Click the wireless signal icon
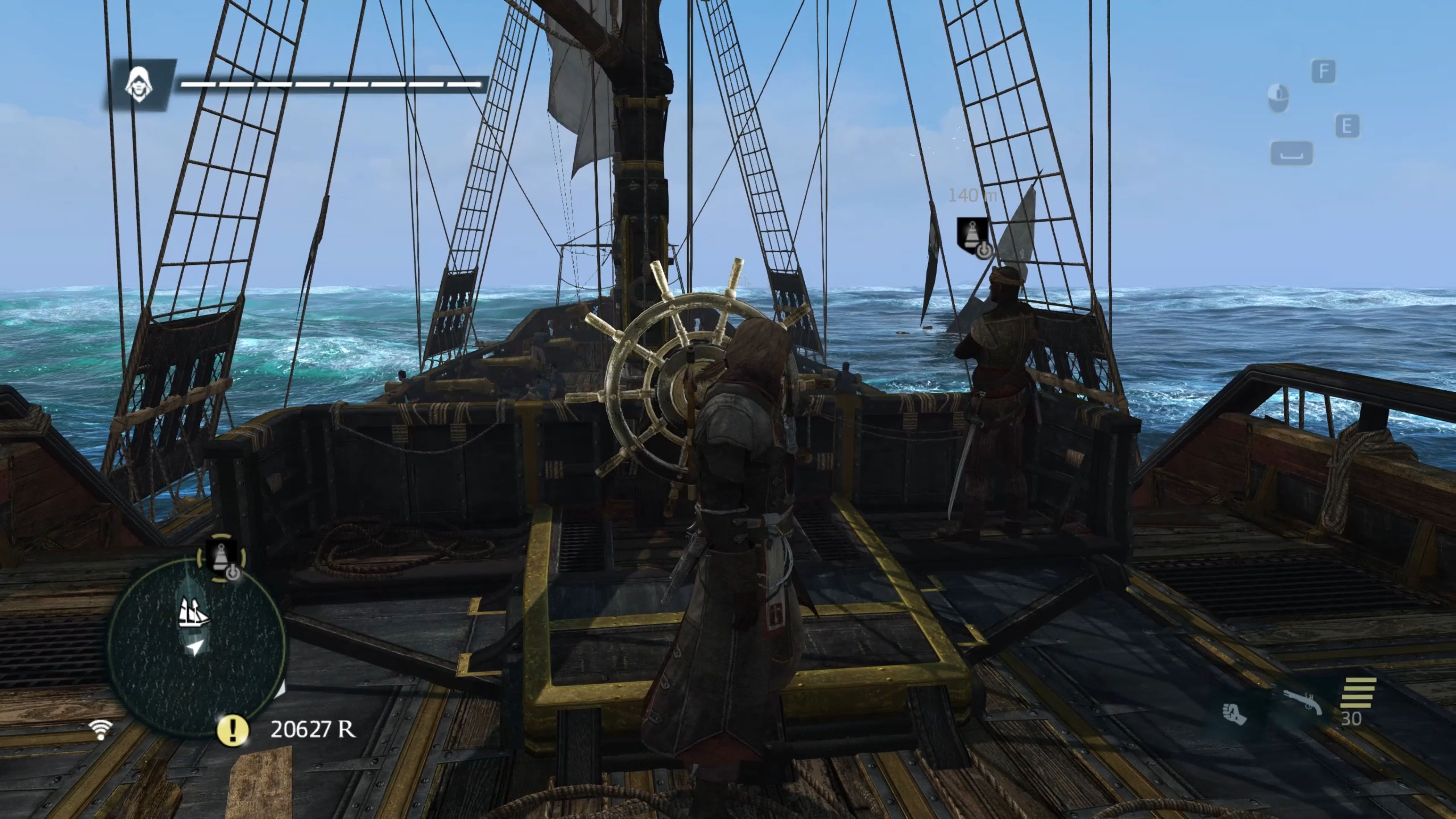1456x819 pixels. coord(100,729)
